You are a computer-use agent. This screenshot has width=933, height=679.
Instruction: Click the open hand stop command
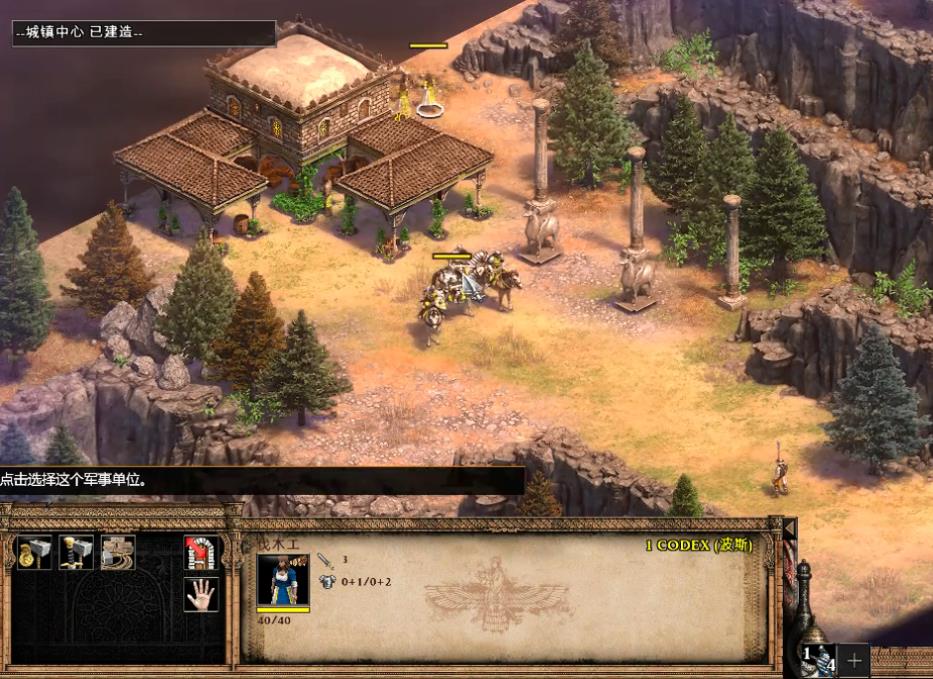tap(201, 594)
